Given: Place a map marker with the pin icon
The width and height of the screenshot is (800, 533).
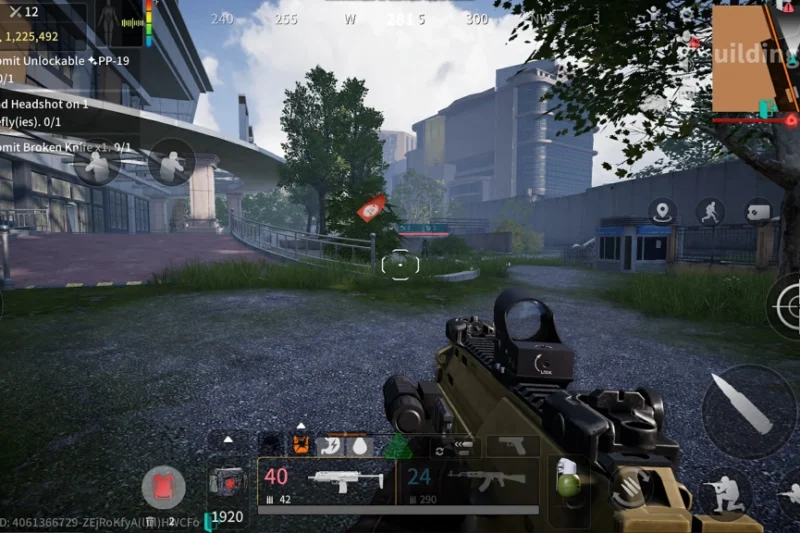Looking at the screenshot, I should [x=662, y=211].
